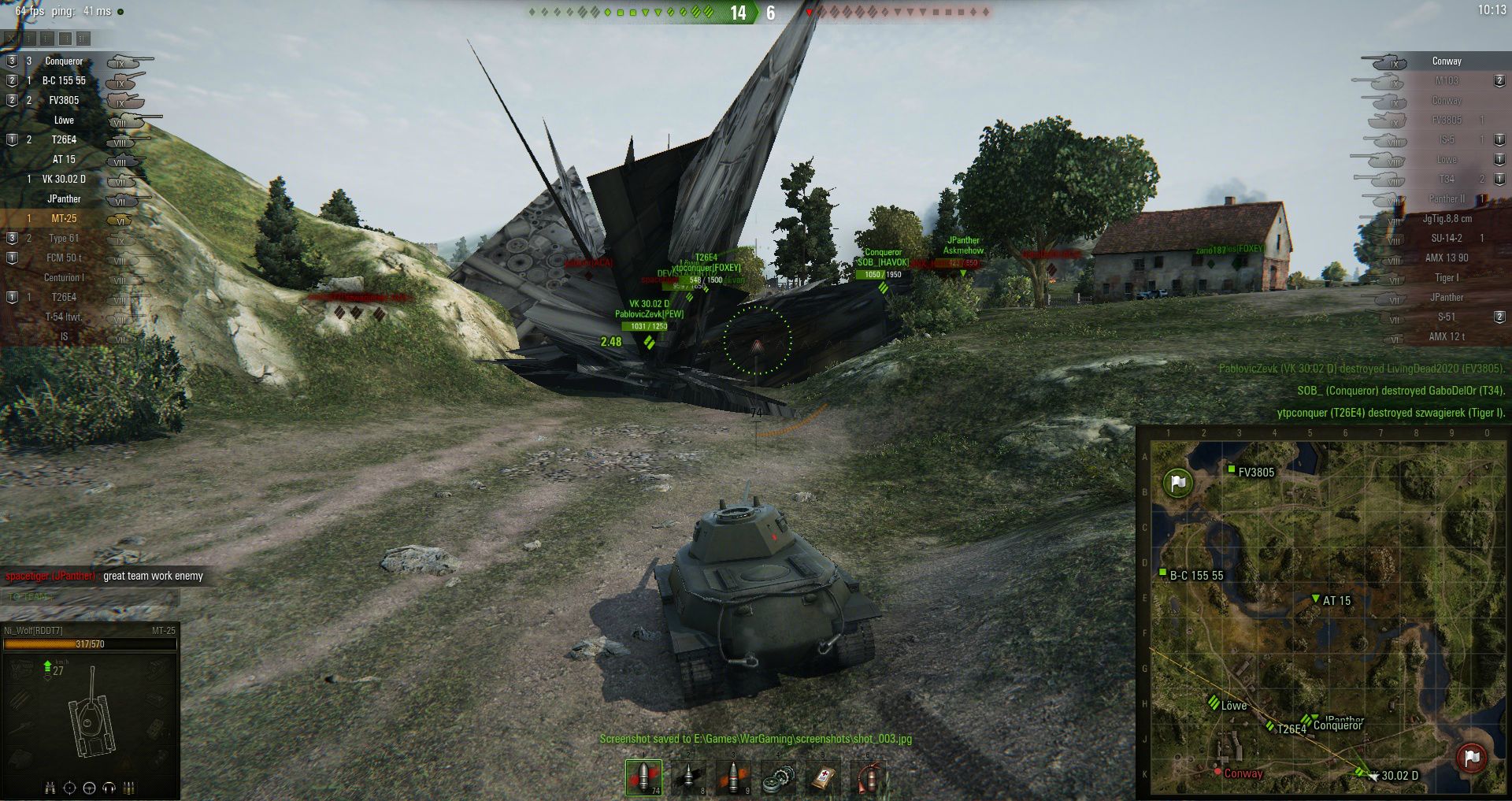Click the driver steering wheel crew icon
1512x801 pixels.
coord(89,788)
